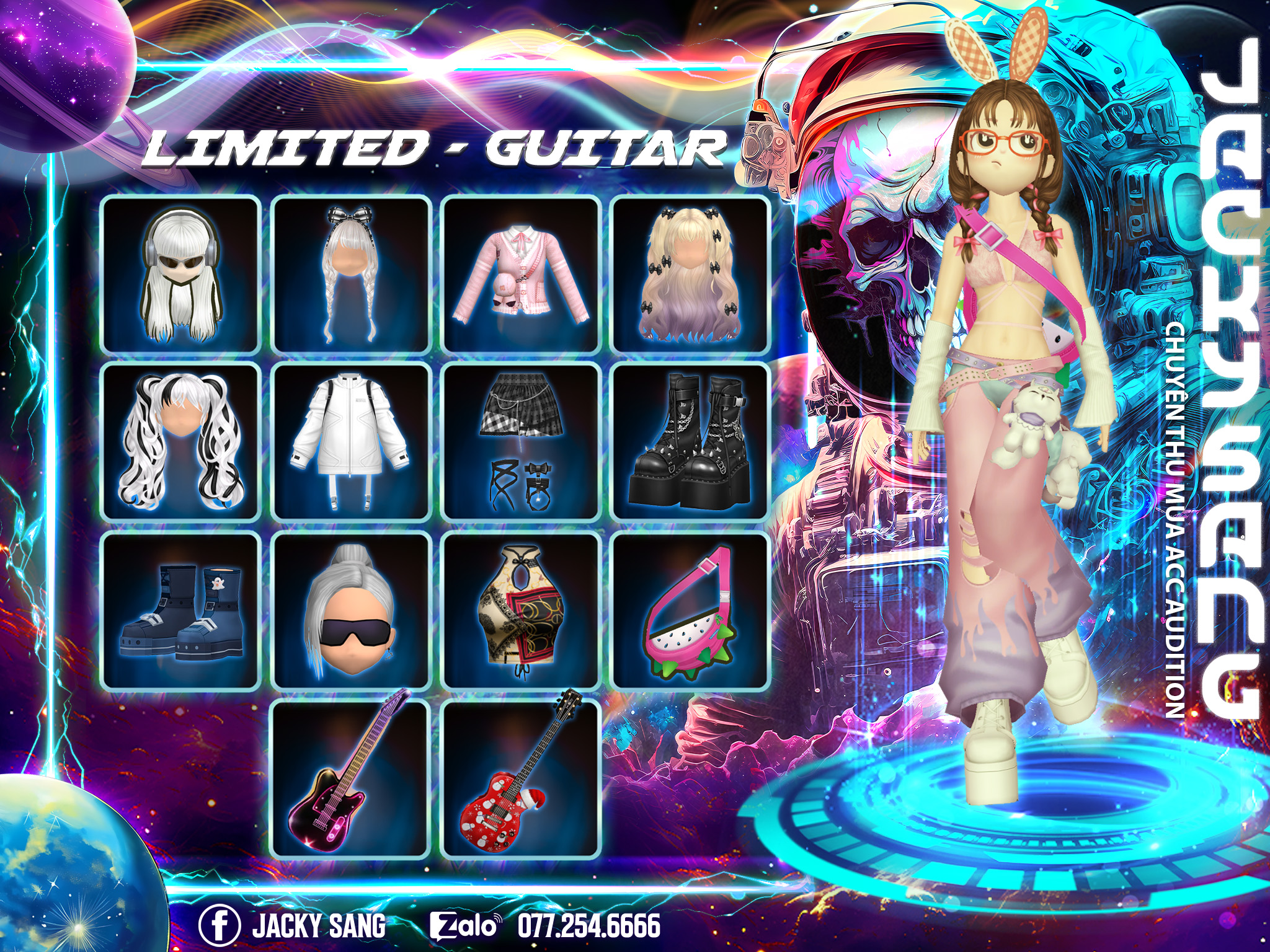Pick the black spiked platform boots
This screenshot has height=952, width=1270.
[691, 442]
